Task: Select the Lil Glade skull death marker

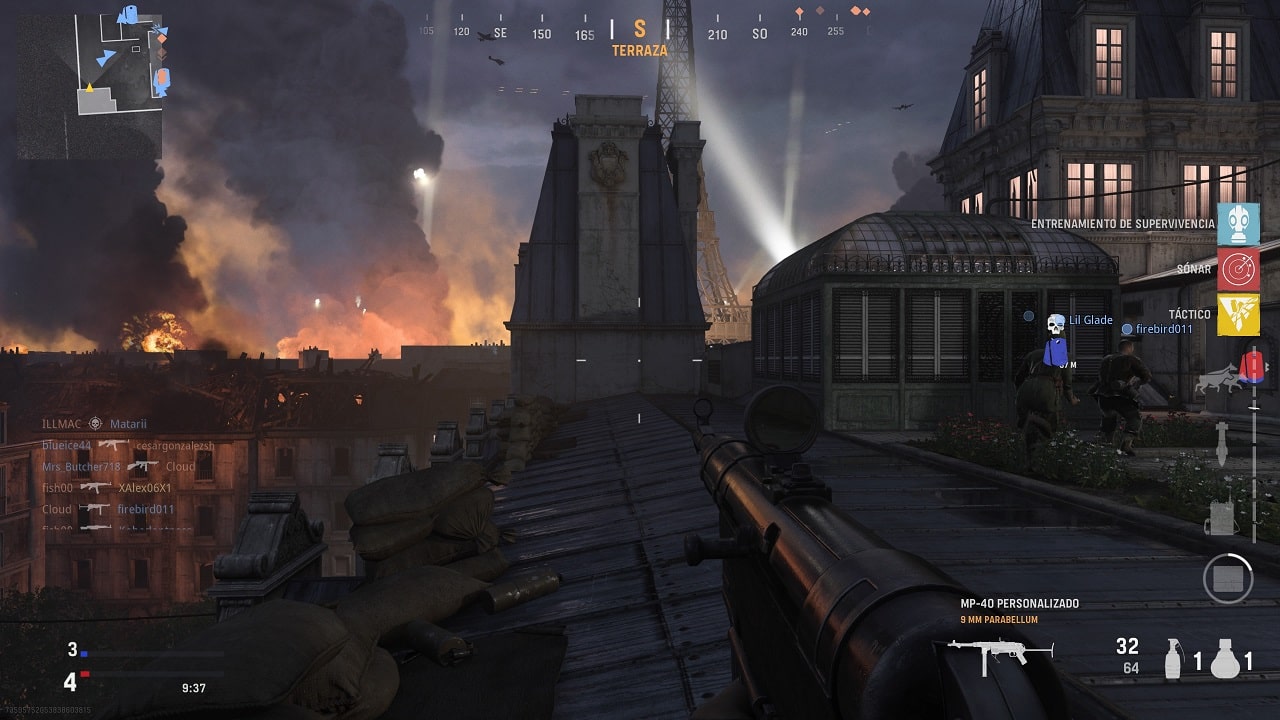Action: [1055, 323]
